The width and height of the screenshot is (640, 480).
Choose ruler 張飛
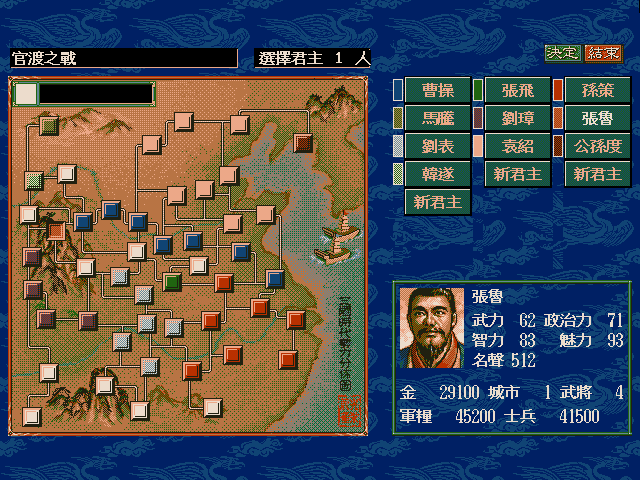coord(517,91)
